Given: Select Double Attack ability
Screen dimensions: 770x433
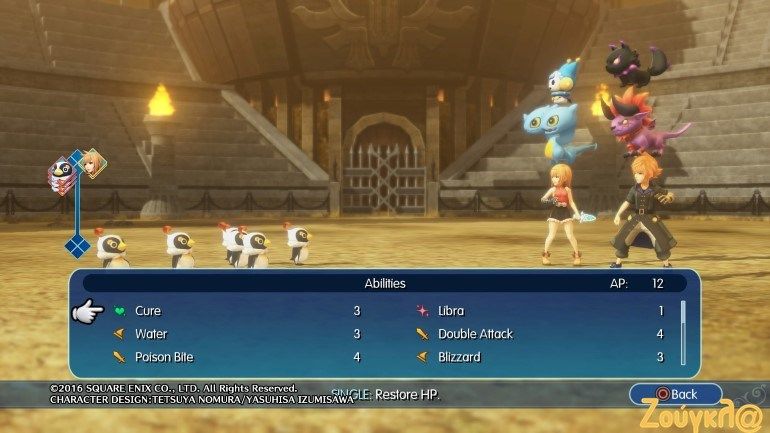Looking at the screenshot, I should point(475,334).
